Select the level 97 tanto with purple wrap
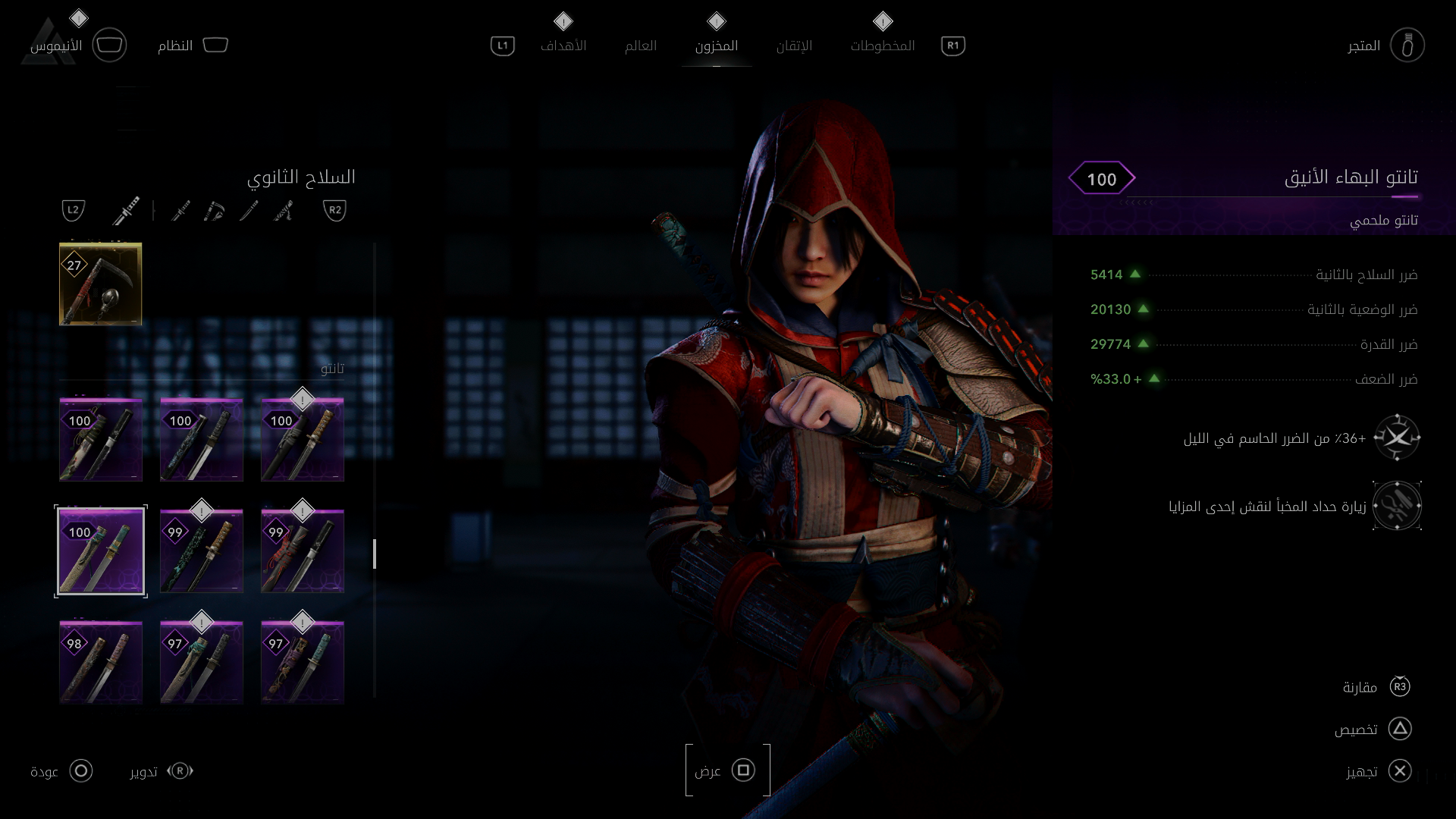This screenshot has height=819, width=1456. click(303, 663)
